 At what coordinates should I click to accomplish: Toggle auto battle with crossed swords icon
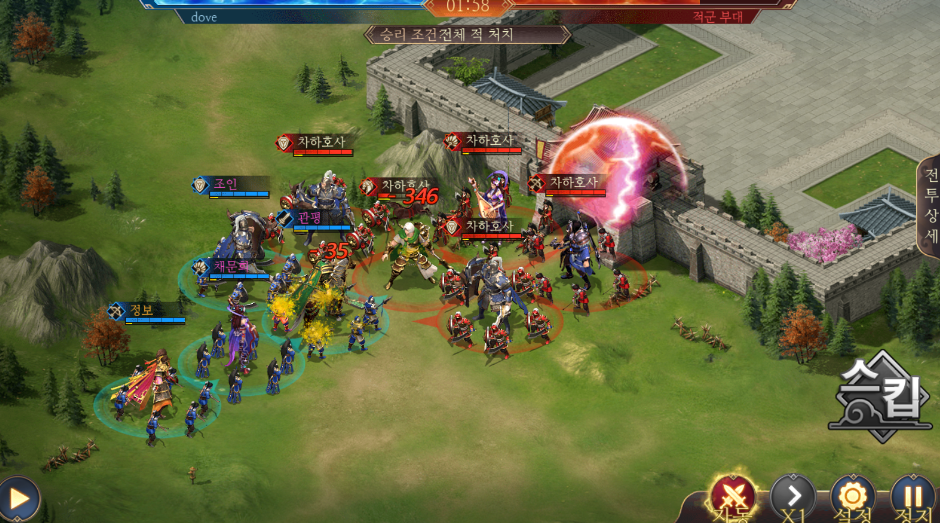(734, 496)
